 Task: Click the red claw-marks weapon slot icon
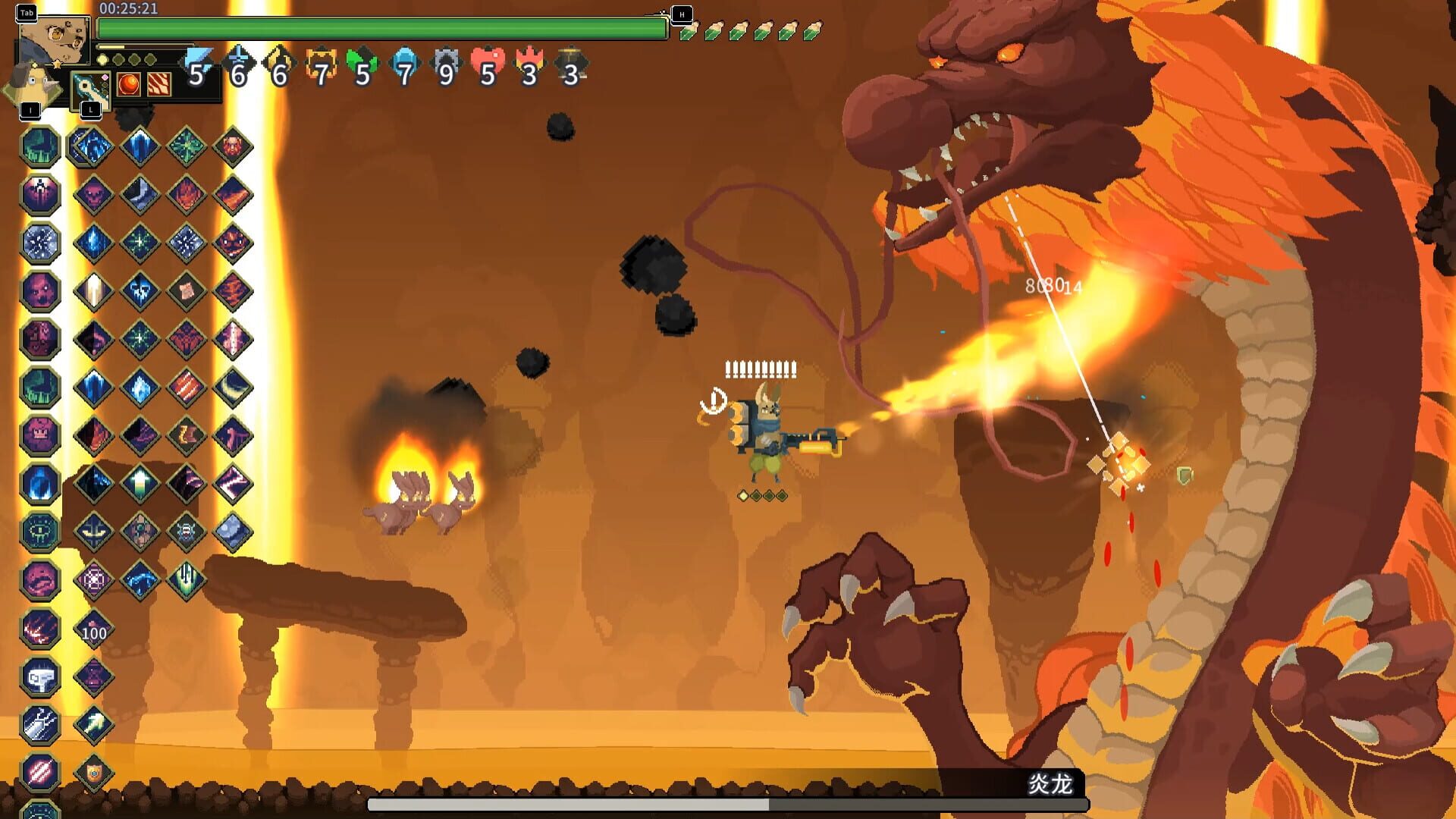click(x=158, y=83)
